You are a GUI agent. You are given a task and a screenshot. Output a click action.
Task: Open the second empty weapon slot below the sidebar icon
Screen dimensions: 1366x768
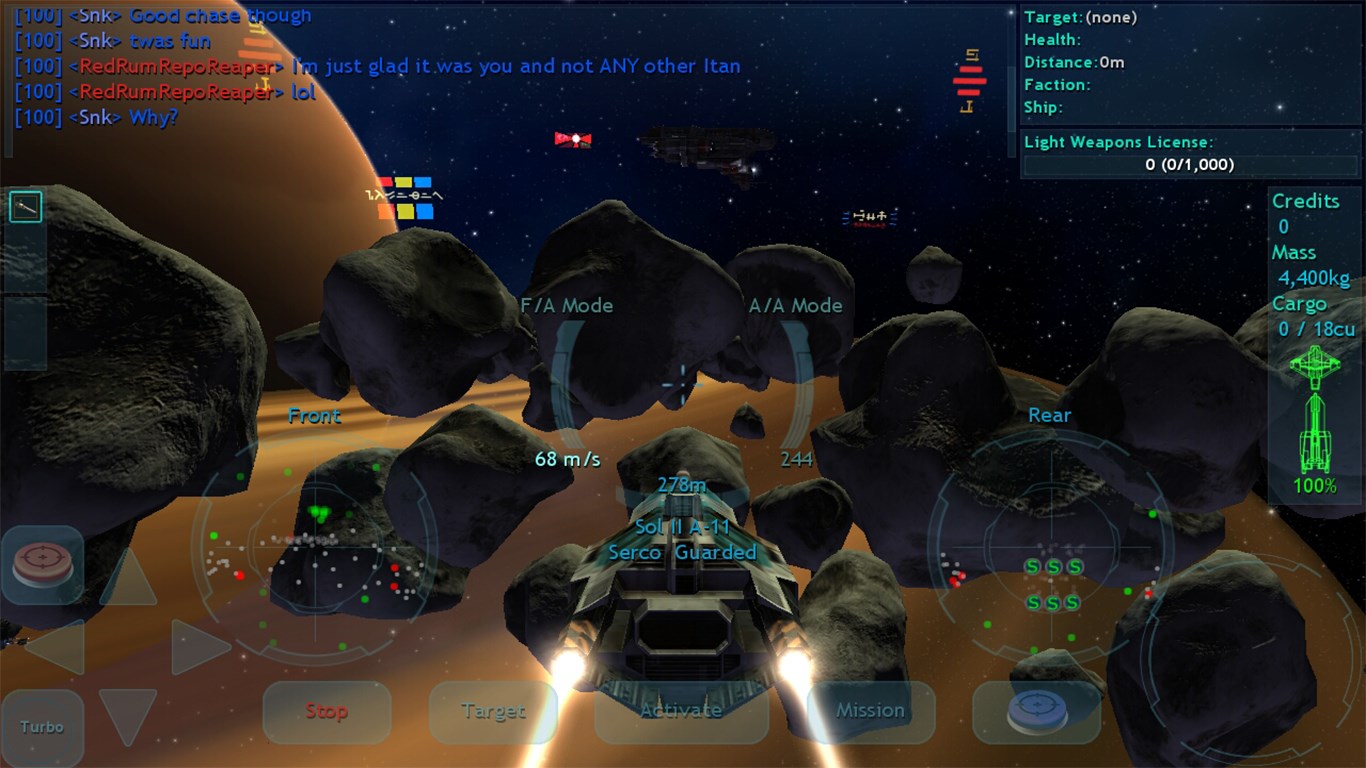(x=24, y=260)
